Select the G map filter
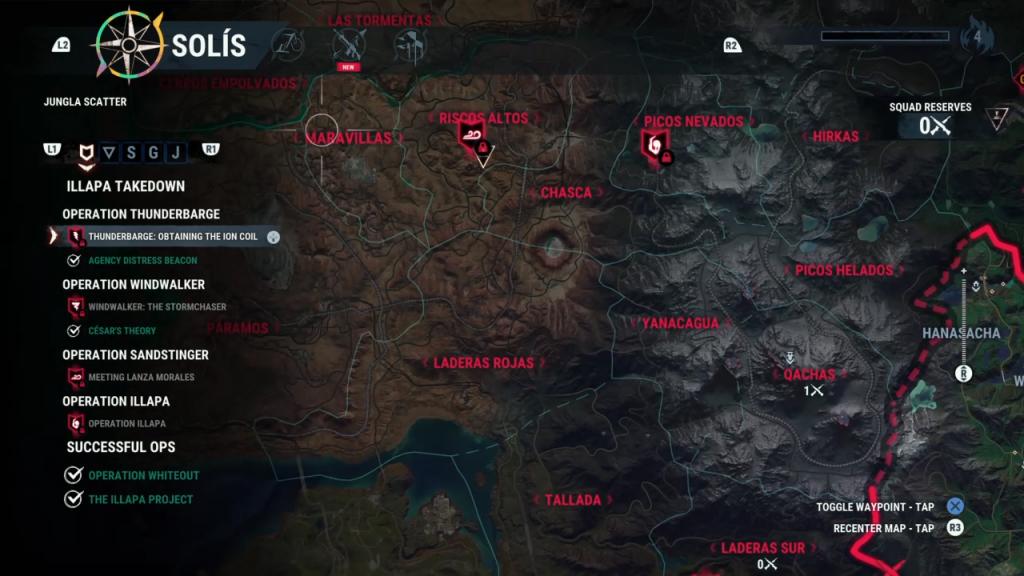The image size is (1024, 576). pos(153,152)
